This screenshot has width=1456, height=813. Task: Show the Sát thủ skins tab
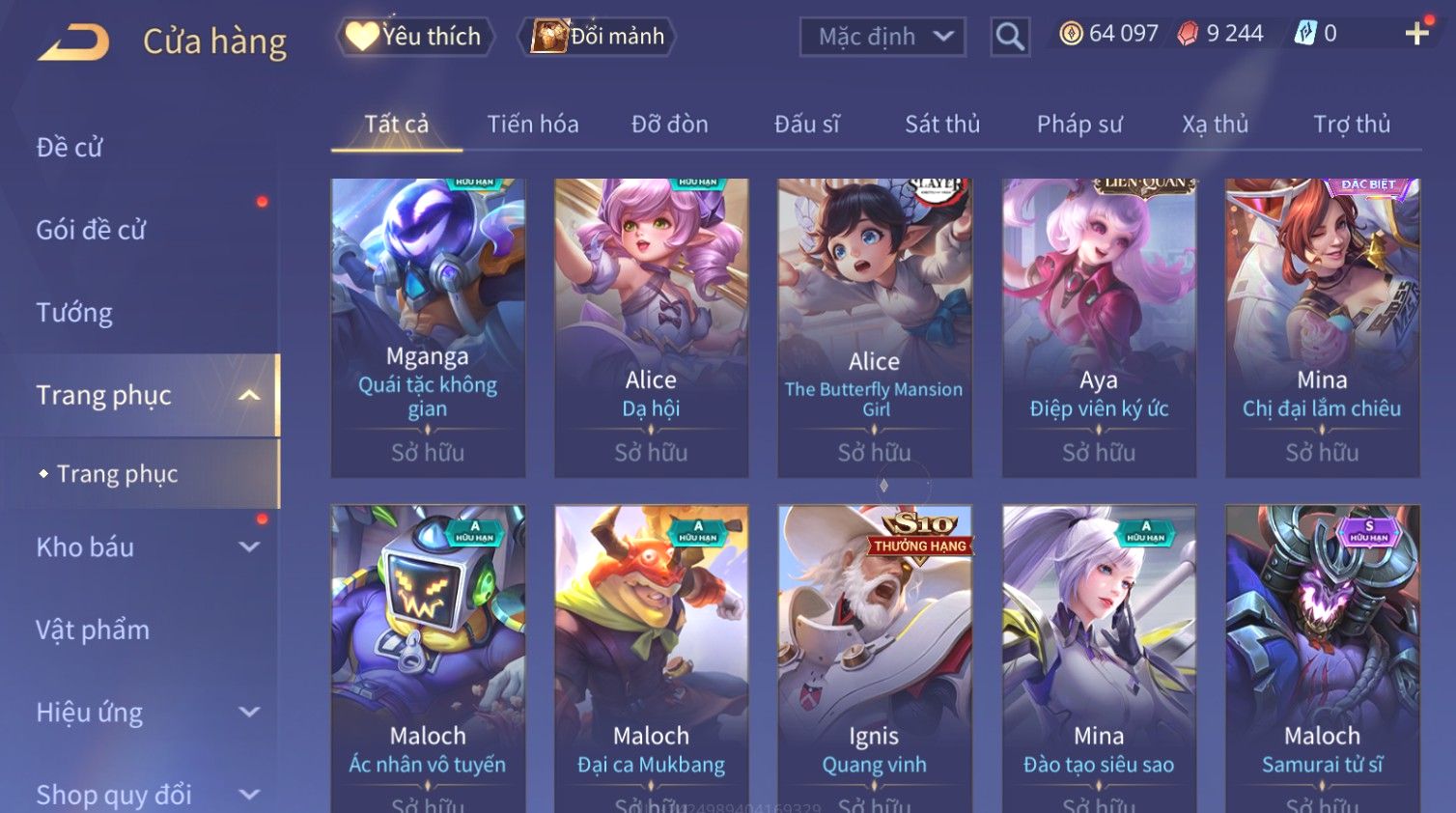point(942,125)
